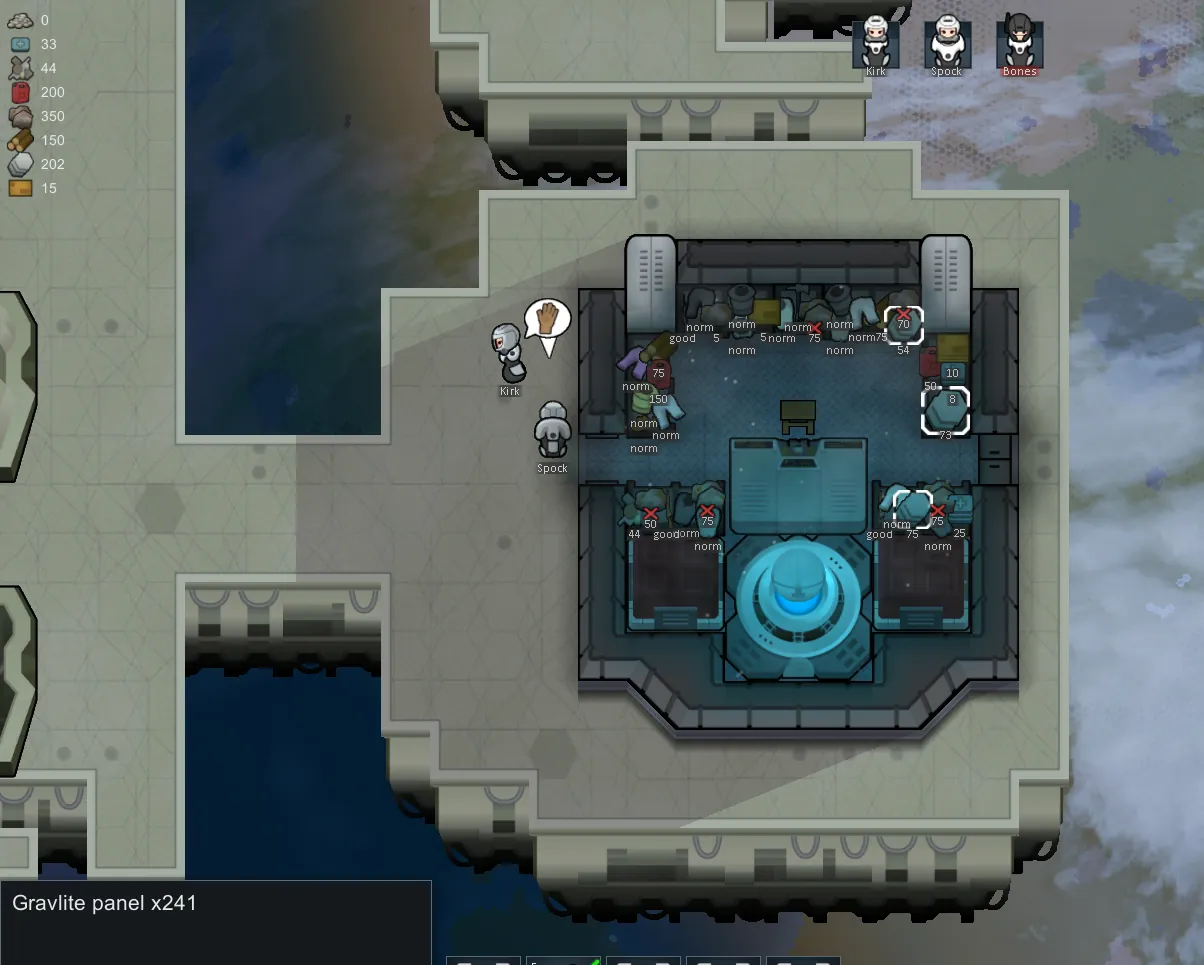The width and height of the screenshot is (1204, 965).
Task: Choose Spock's portrait in the colonist bar
Action: click(946, 42)
